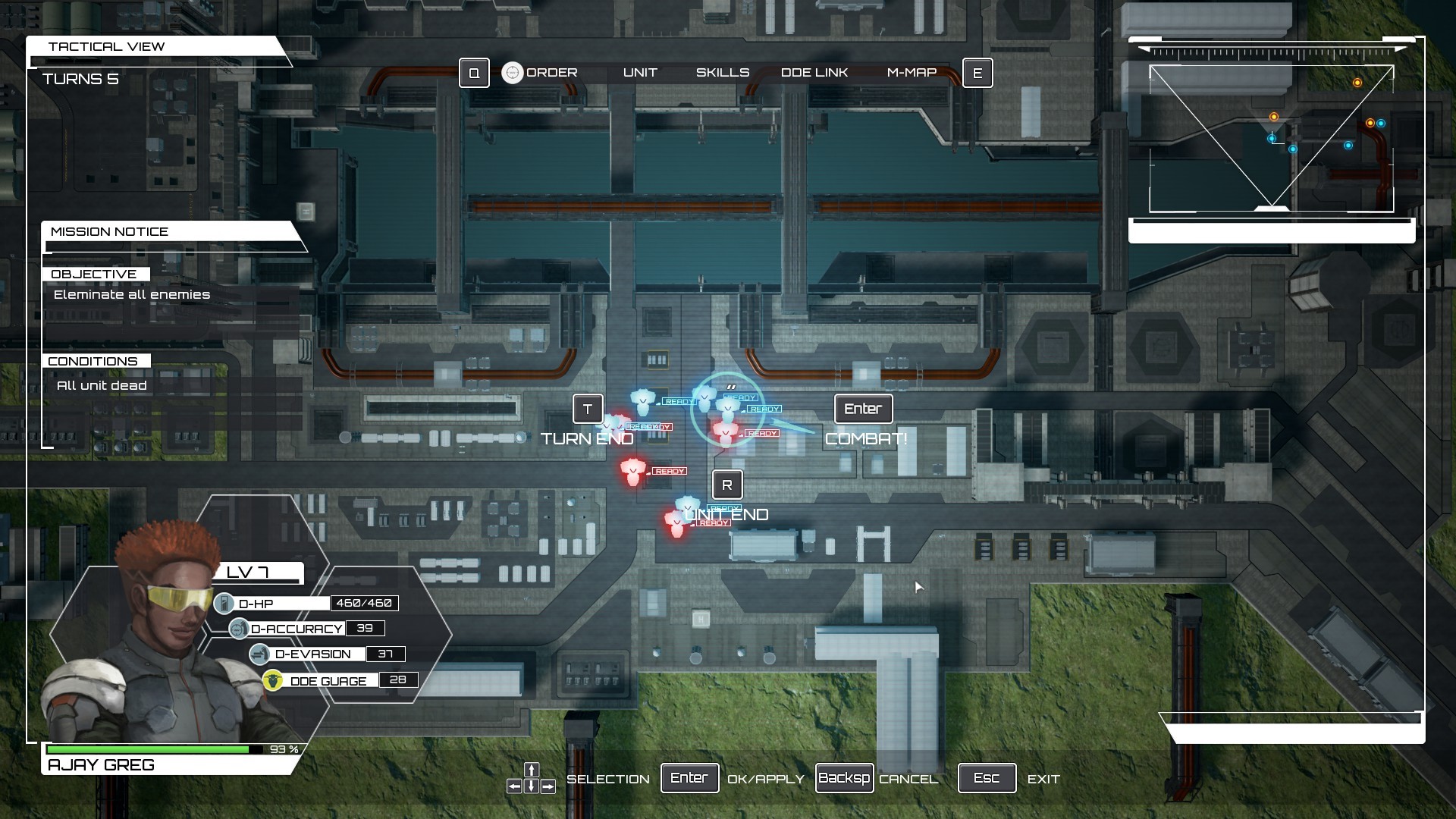Click the Q key icon beside ORDER
This screenshot has width=1456, height=819.
[472, 73]
